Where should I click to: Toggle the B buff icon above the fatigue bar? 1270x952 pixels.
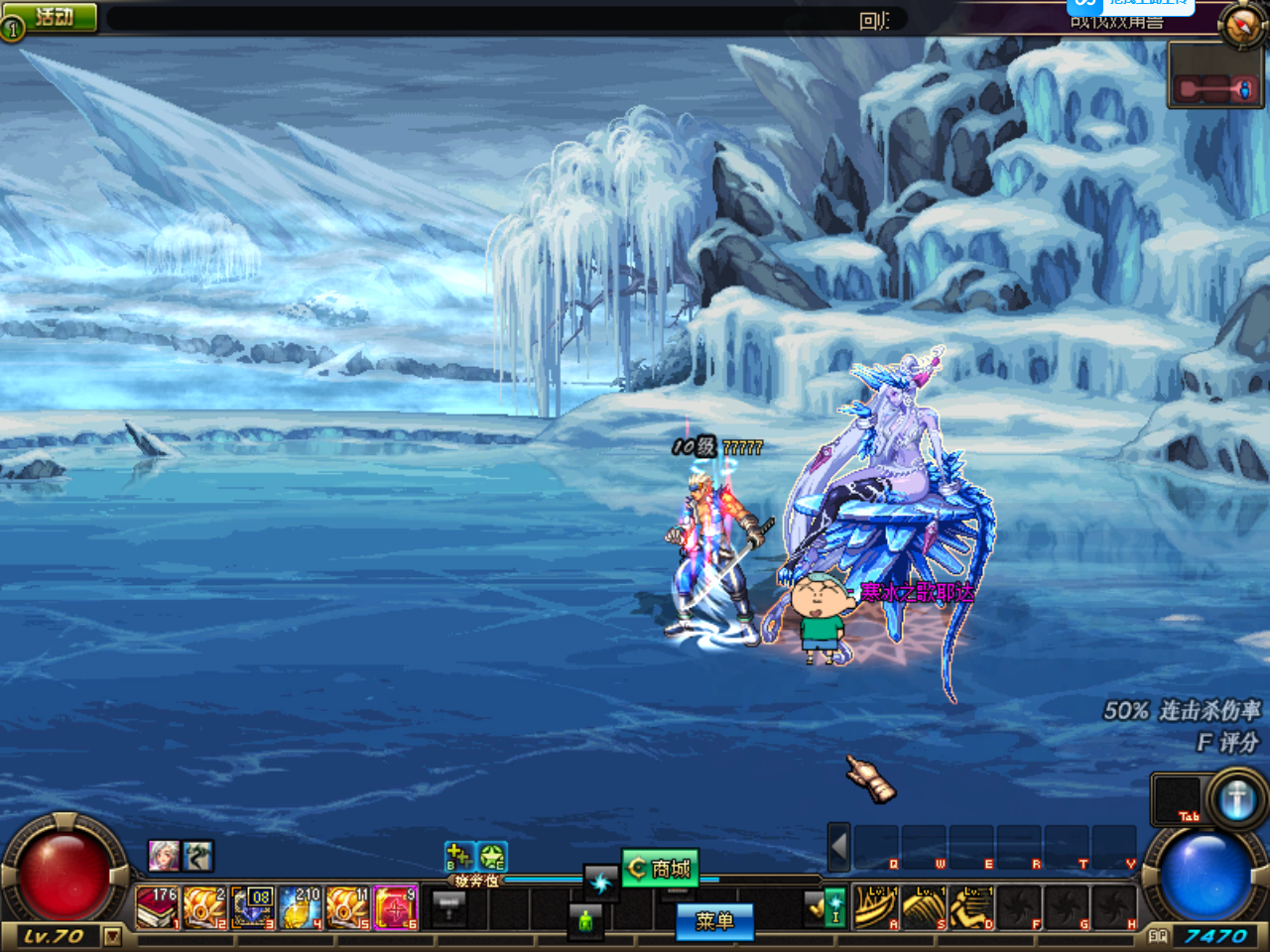(x=457, y=855)
